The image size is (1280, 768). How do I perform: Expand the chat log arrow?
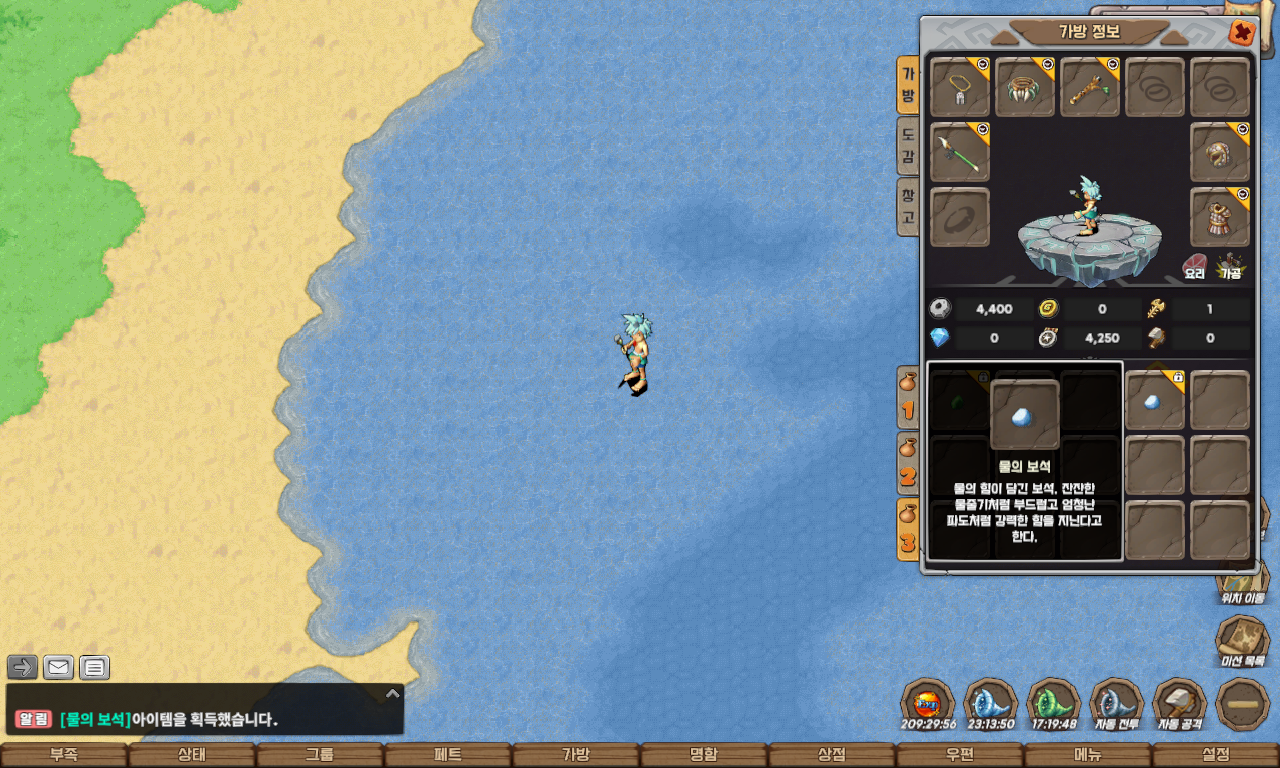393,693
